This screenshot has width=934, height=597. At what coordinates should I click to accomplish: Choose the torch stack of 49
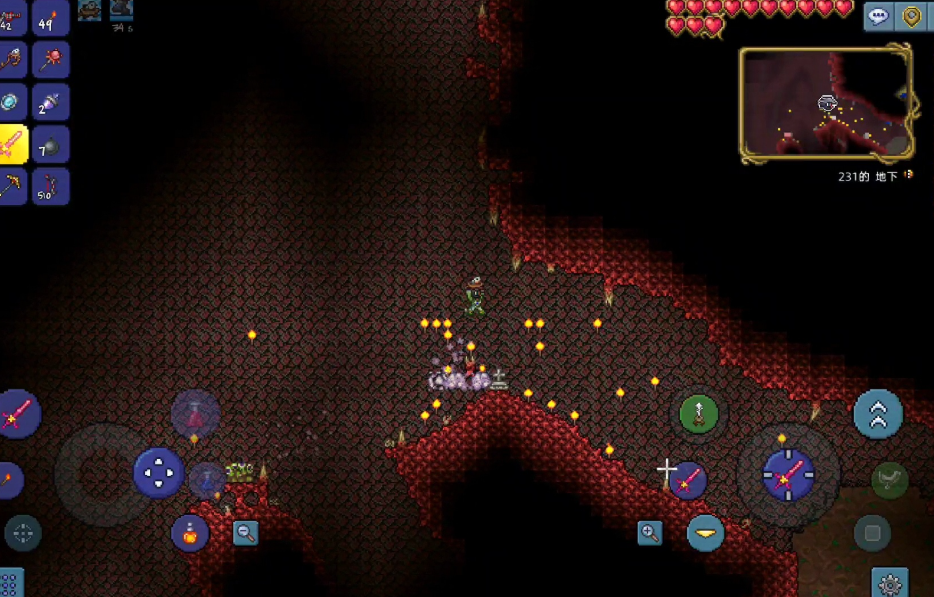51,18
